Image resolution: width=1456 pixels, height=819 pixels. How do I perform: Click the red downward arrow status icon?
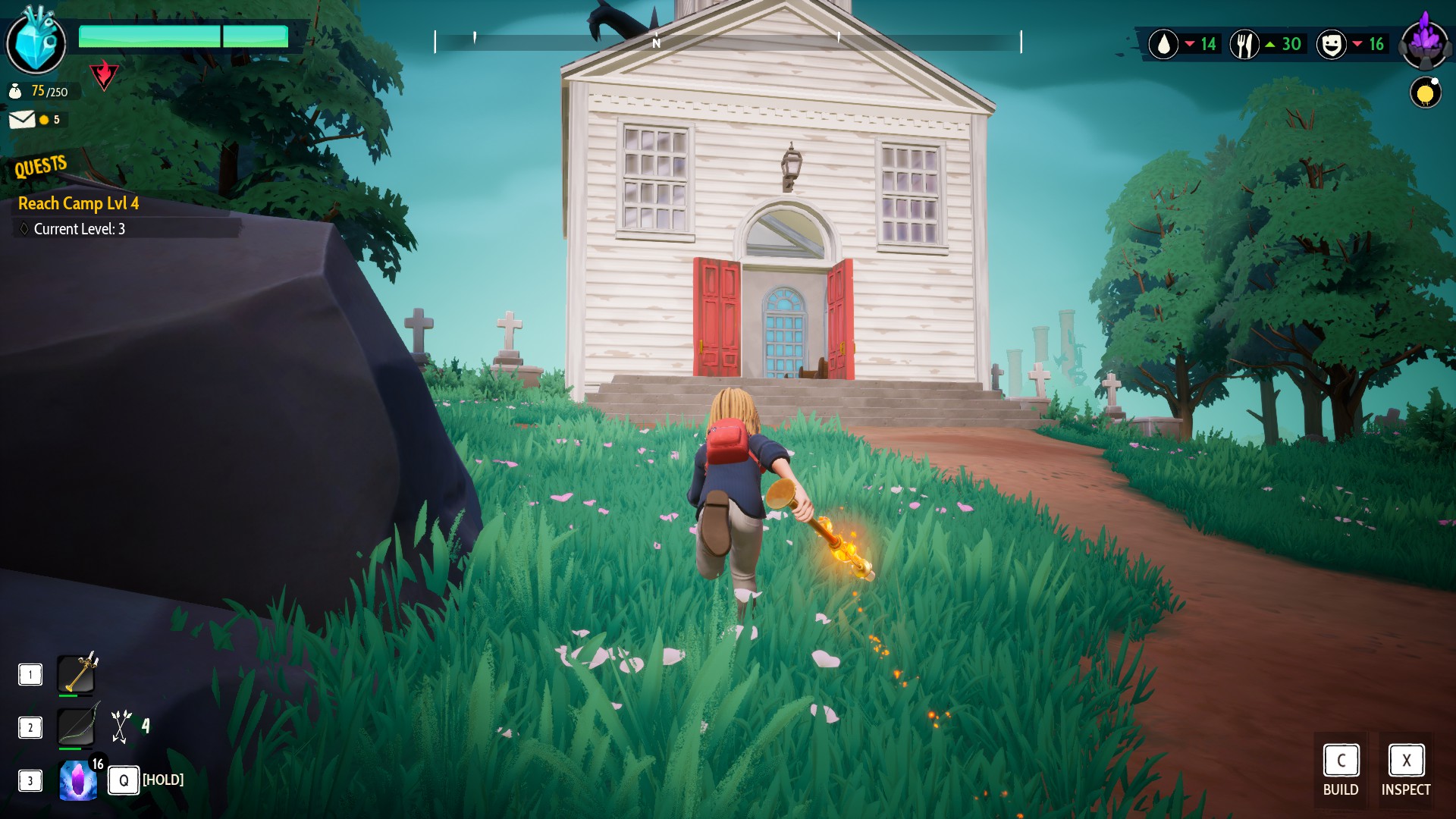click(x=104, y=74)
